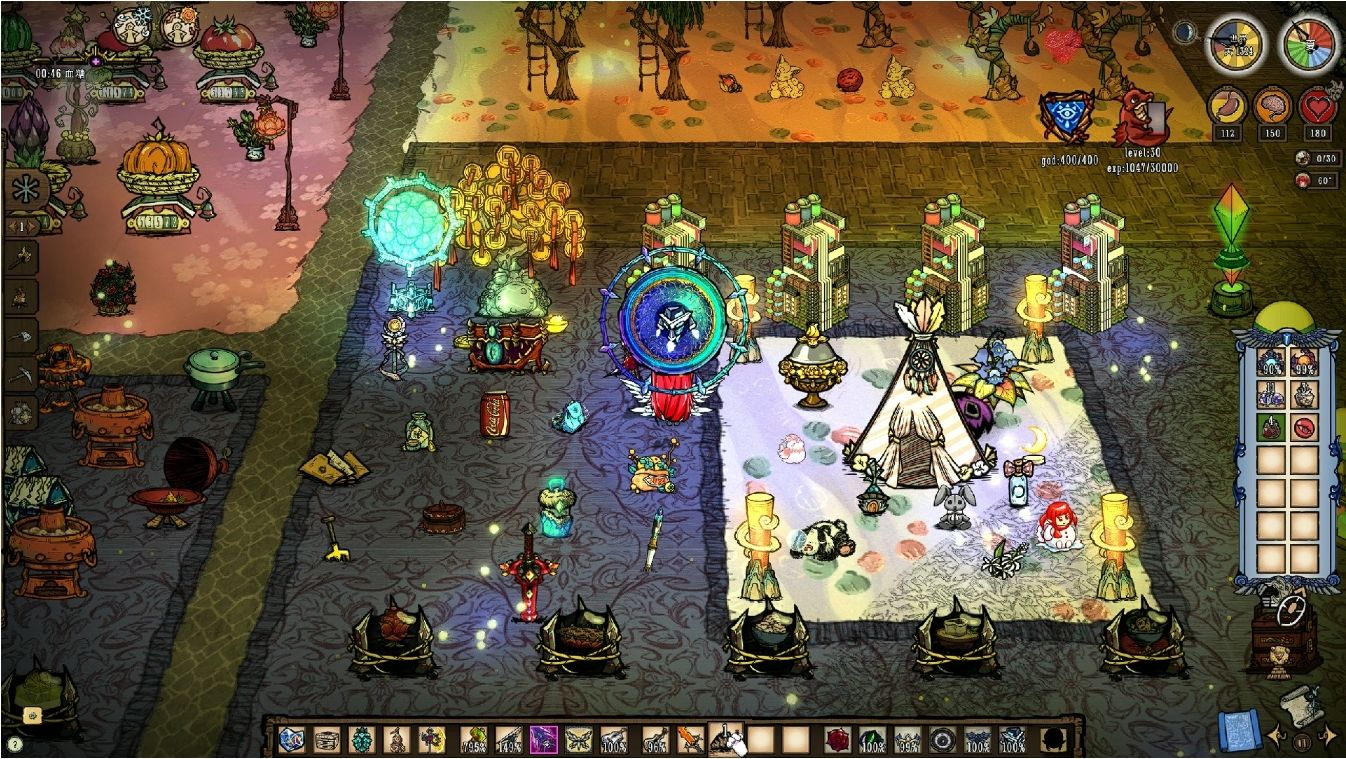Image resolution: width=1346 pixels, height=759 pixels.
Task: Select the purple highlighted hotbar item
Action: [x=543, y=740]
